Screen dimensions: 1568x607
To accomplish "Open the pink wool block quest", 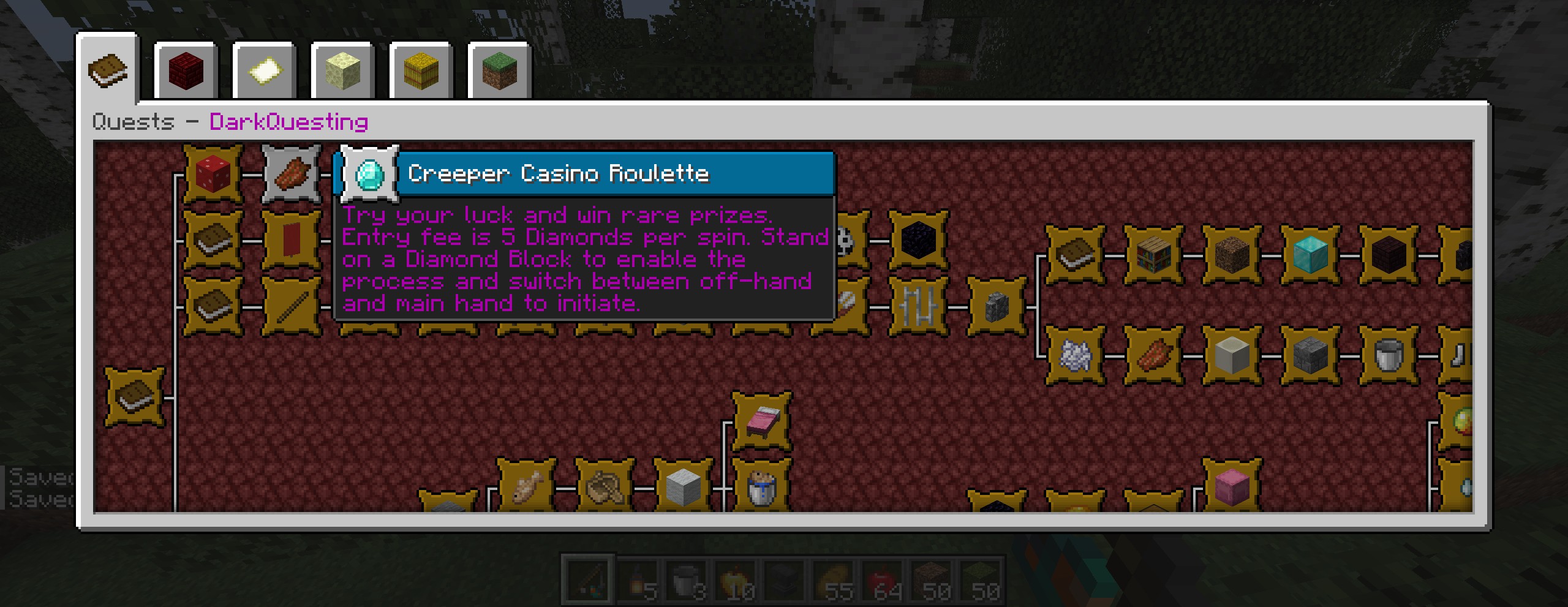I will click(1232, 488).
